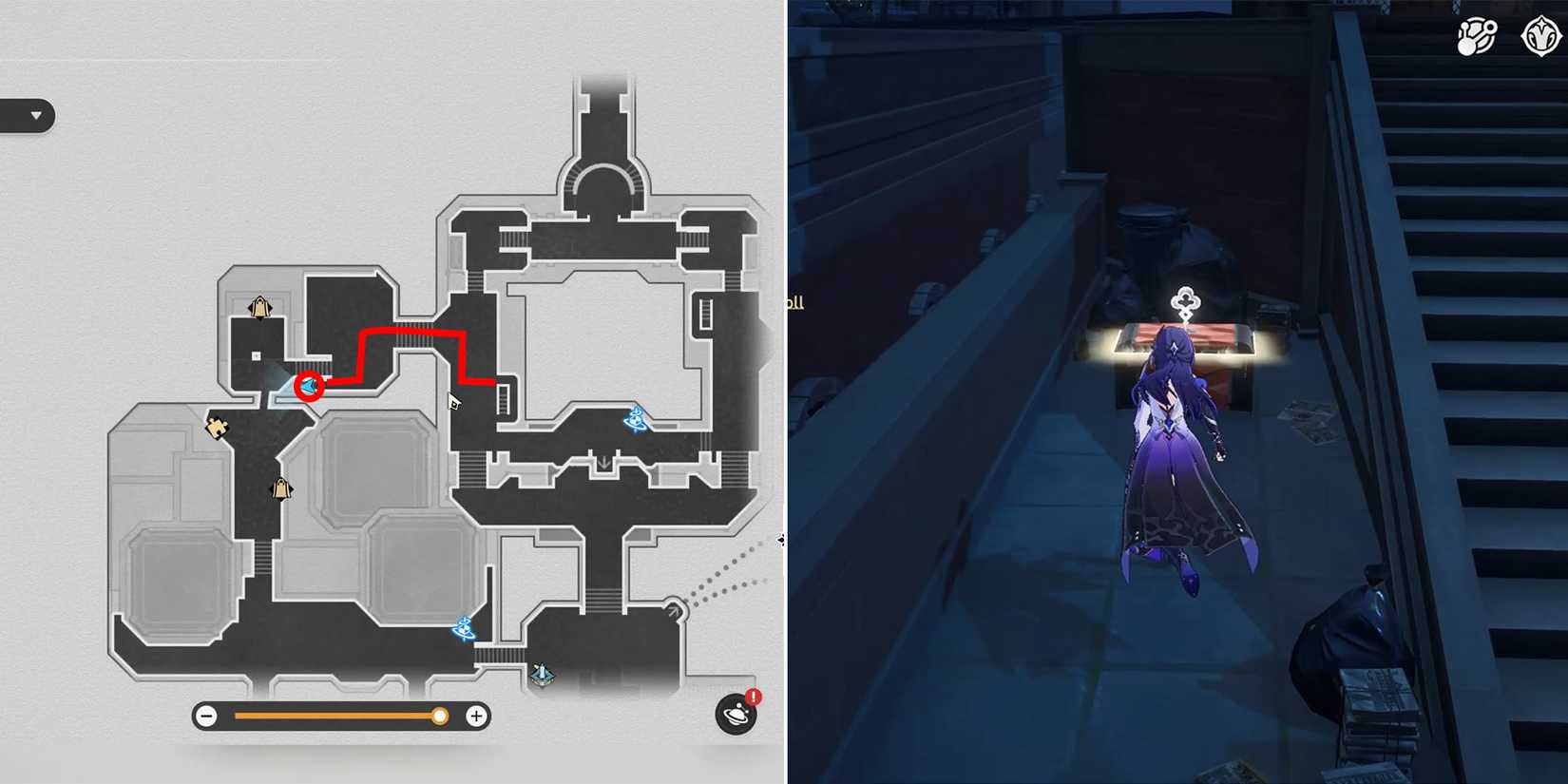Zoom out with the minus button
Screen dimensions: 1568x784
pos(207,716)
